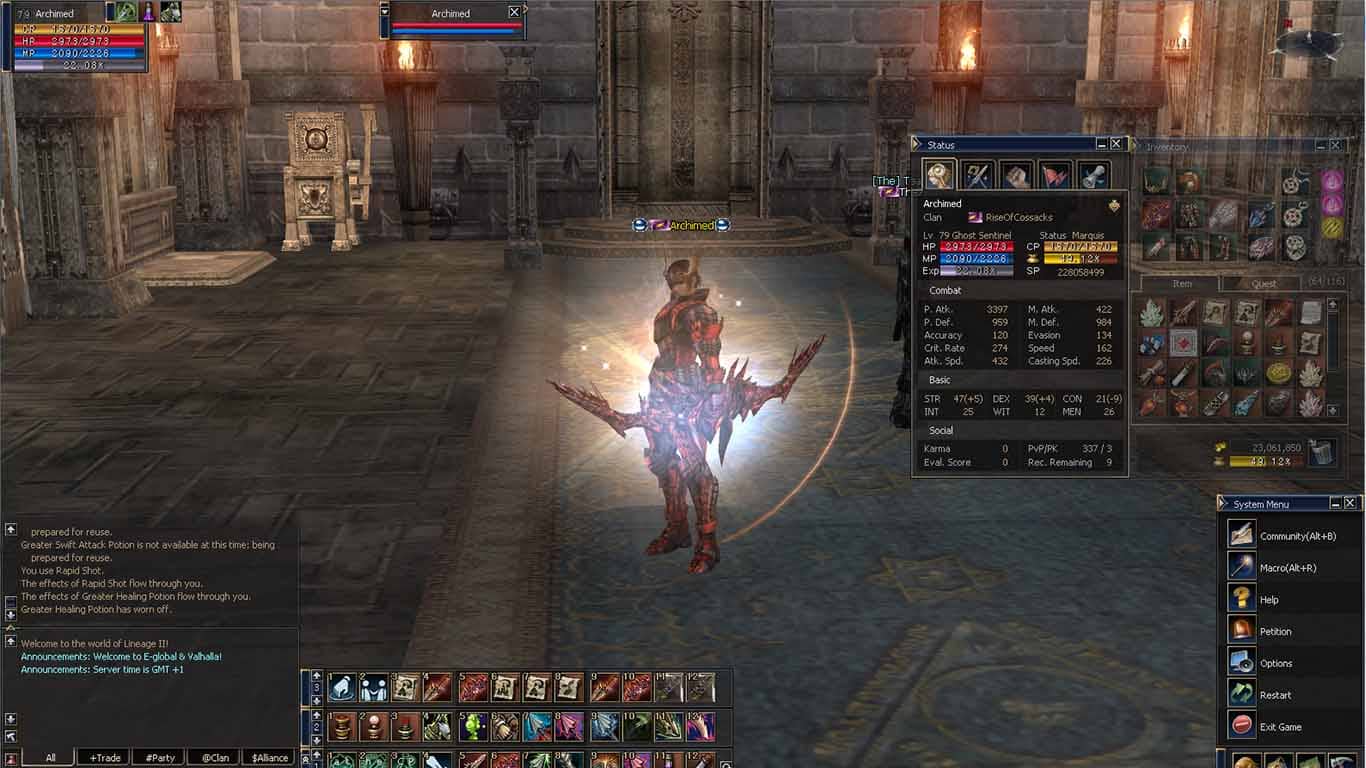Close the Status window
Viewport: 1366px width, 768px height.
1117,144
